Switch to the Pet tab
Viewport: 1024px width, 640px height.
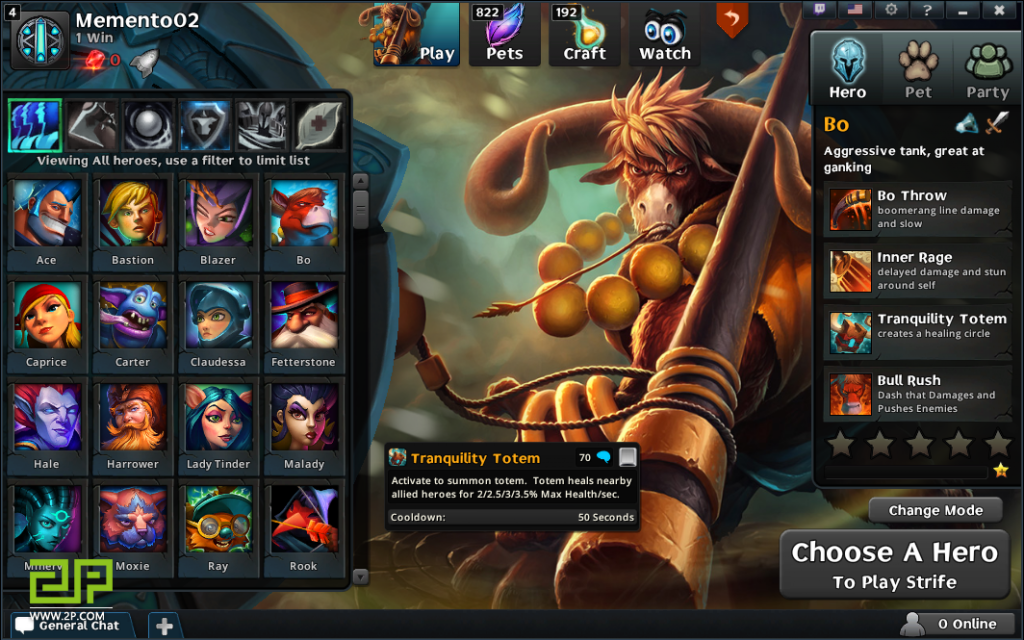coord(918,68)
